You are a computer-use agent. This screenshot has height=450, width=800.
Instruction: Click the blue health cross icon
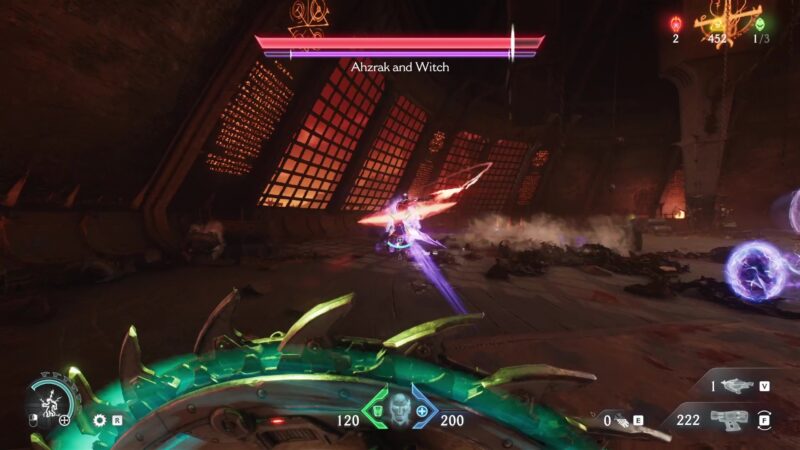click(423, 411)
